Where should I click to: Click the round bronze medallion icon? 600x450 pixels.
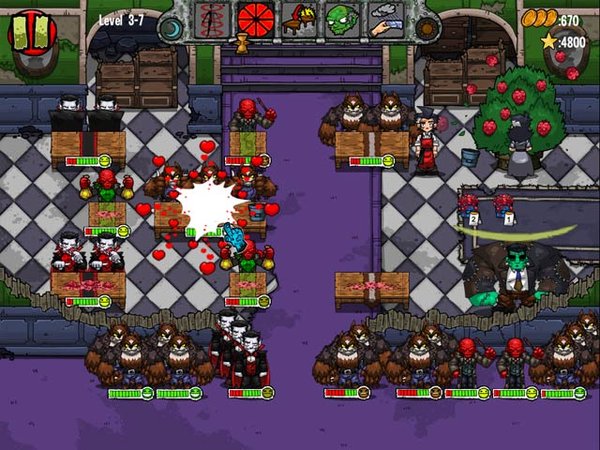(x=427, y=27)
